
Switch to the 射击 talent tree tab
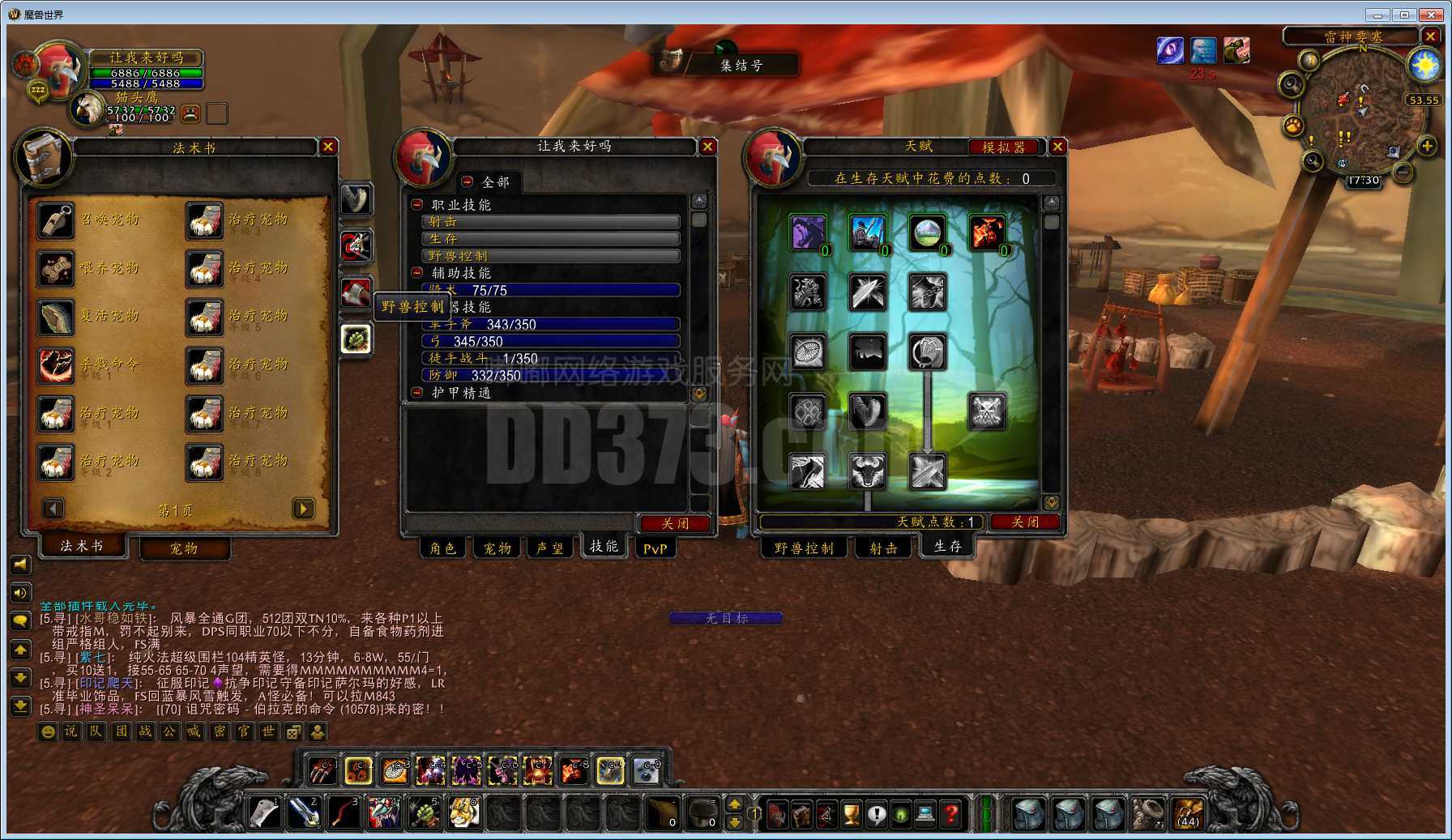(x=883, y=548)
